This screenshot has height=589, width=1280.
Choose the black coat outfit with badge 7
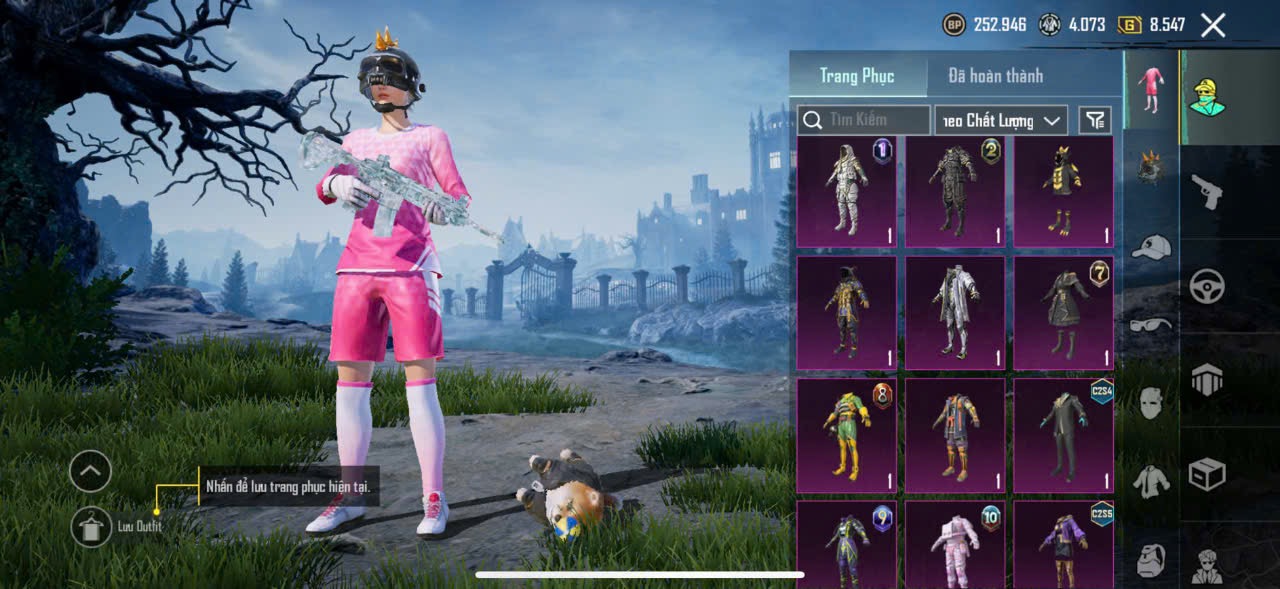[x=1063, y=313]
